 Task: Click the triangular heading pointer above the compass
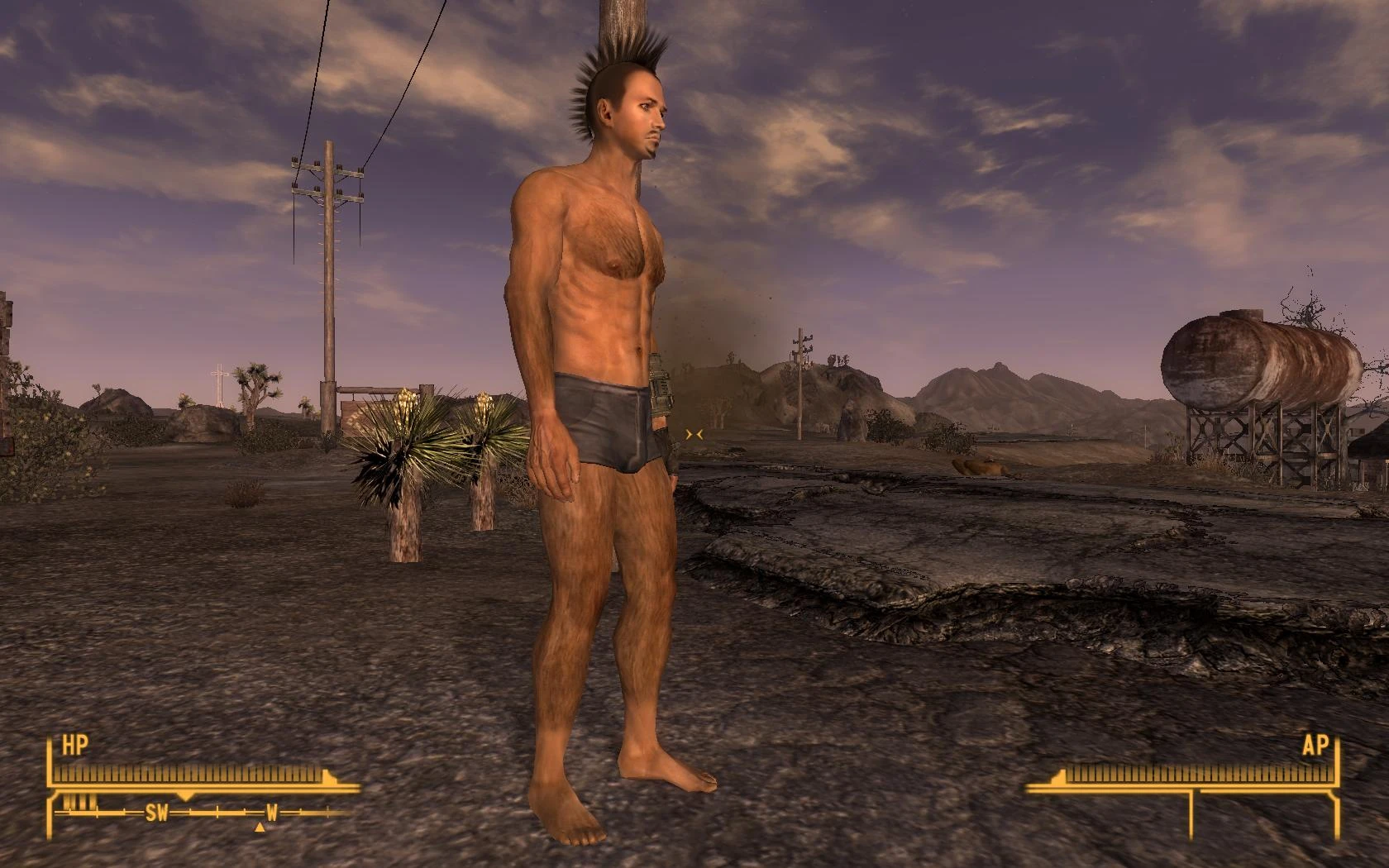click(186, 796)
